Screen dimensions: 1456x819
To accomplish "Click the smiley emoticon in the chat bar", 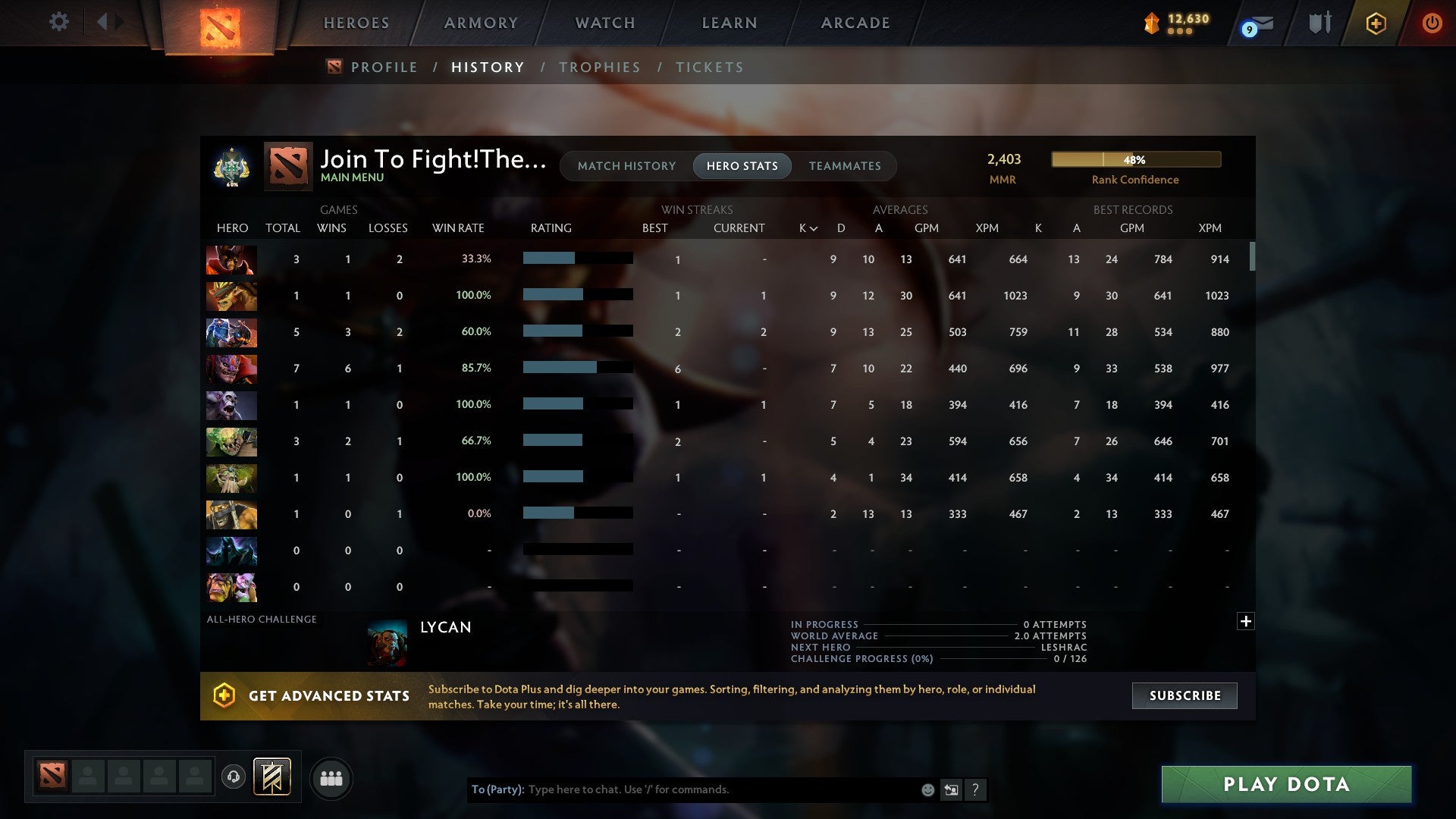I will tap(927, 789).
